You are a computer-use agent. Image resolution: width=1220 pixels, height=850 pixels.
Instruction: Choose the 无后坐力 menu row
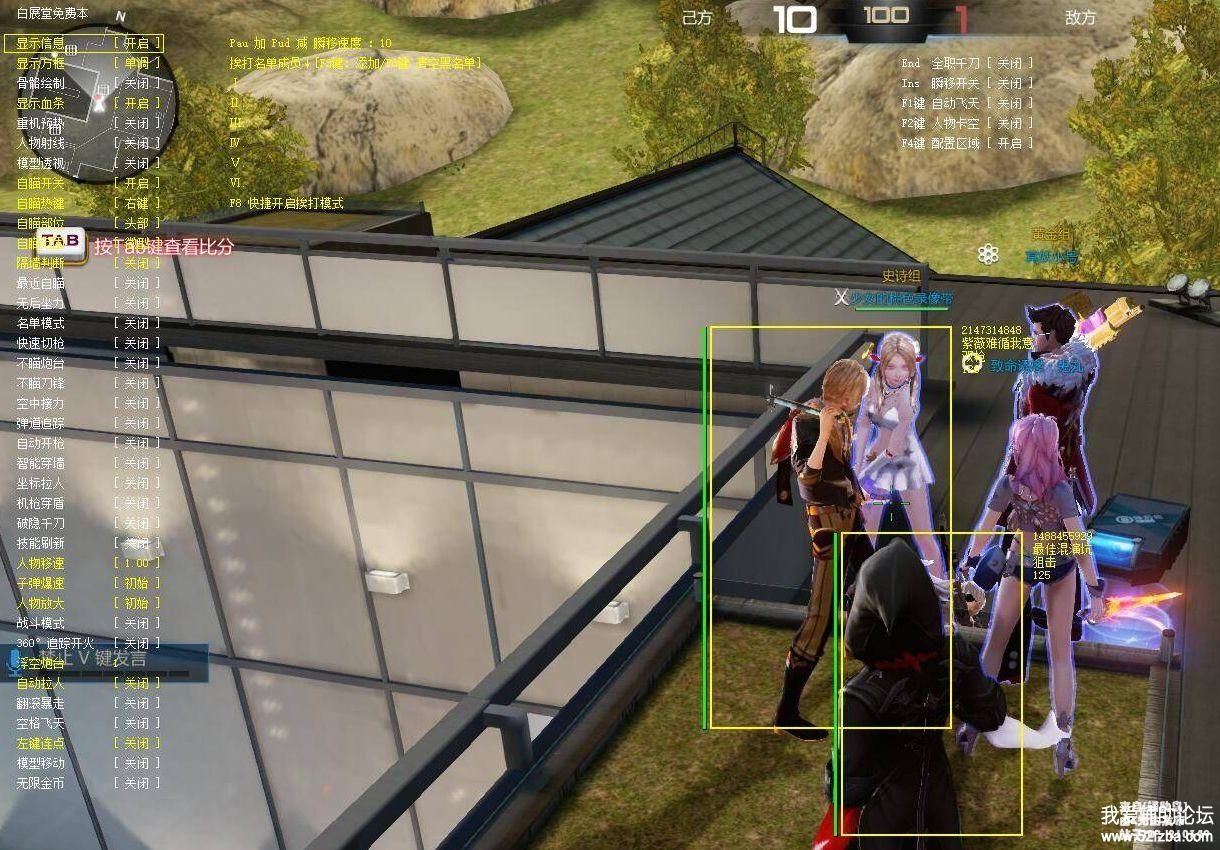pyautogui.click(x=87, y=303)
